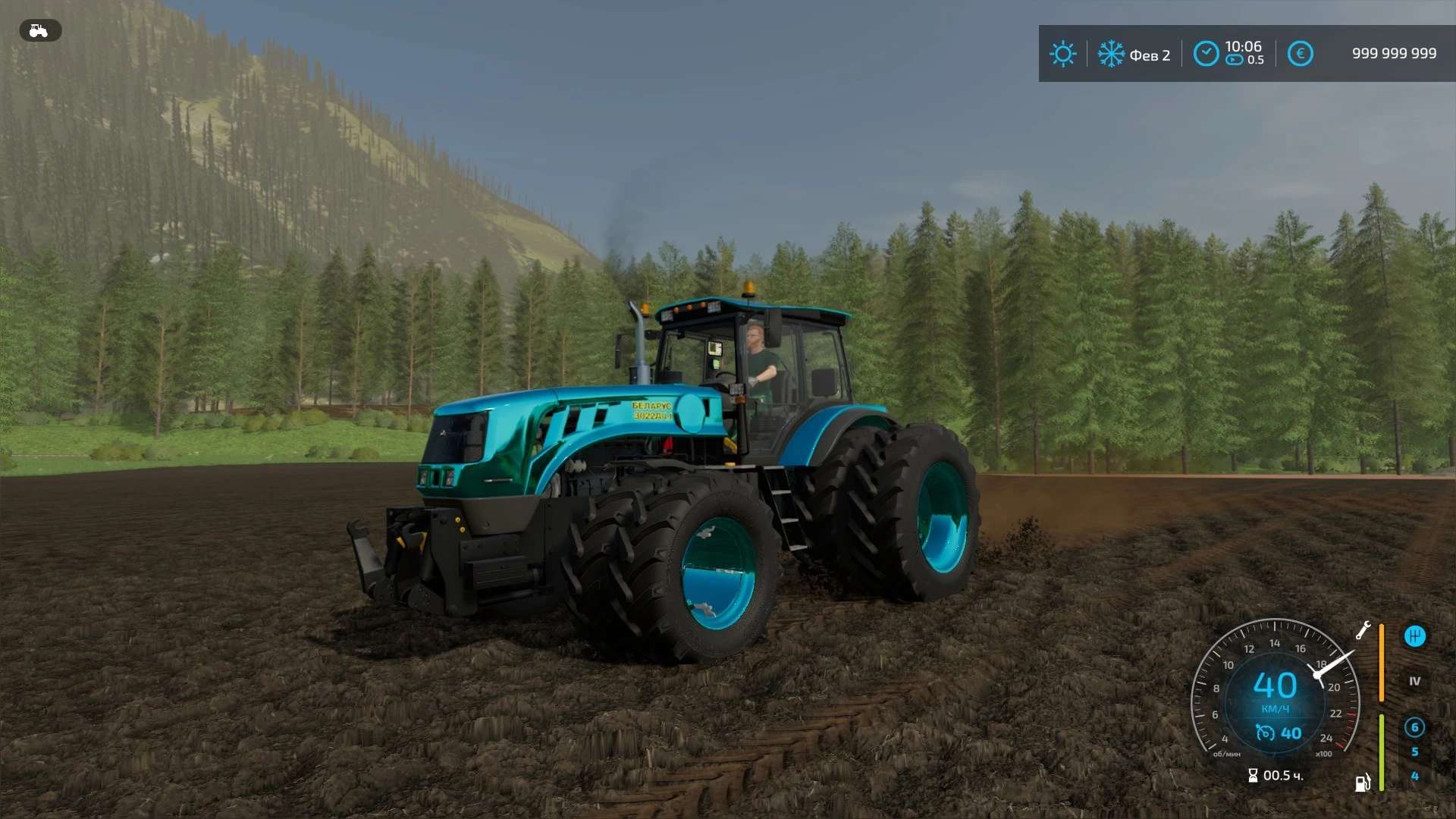Select the sunny weather icon
Viewport: 1456px width, 819px height.
click(1062, 54)
